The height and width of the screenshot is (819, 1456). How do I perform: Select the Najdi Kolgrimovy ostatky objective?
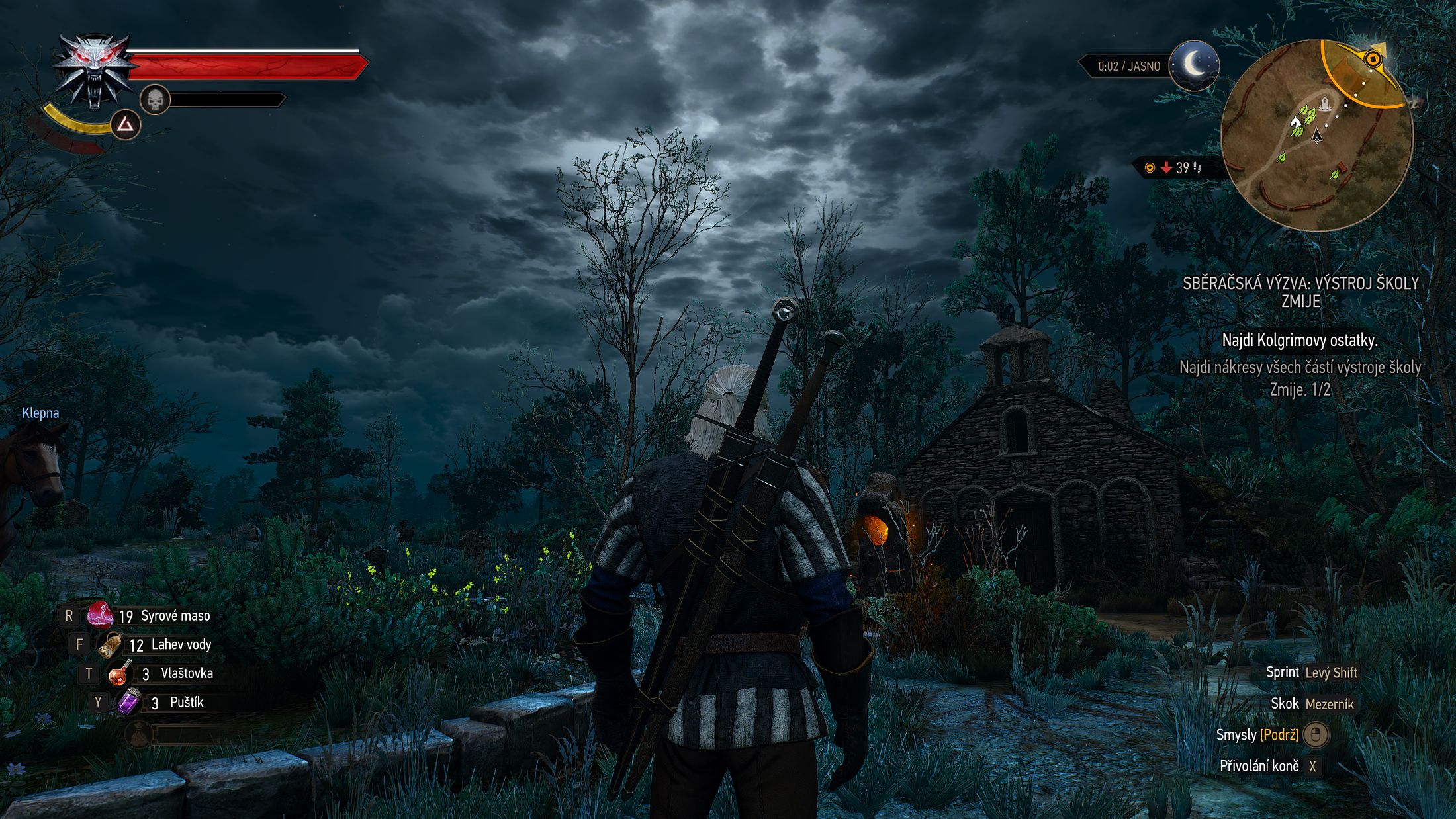[1300, 341]
